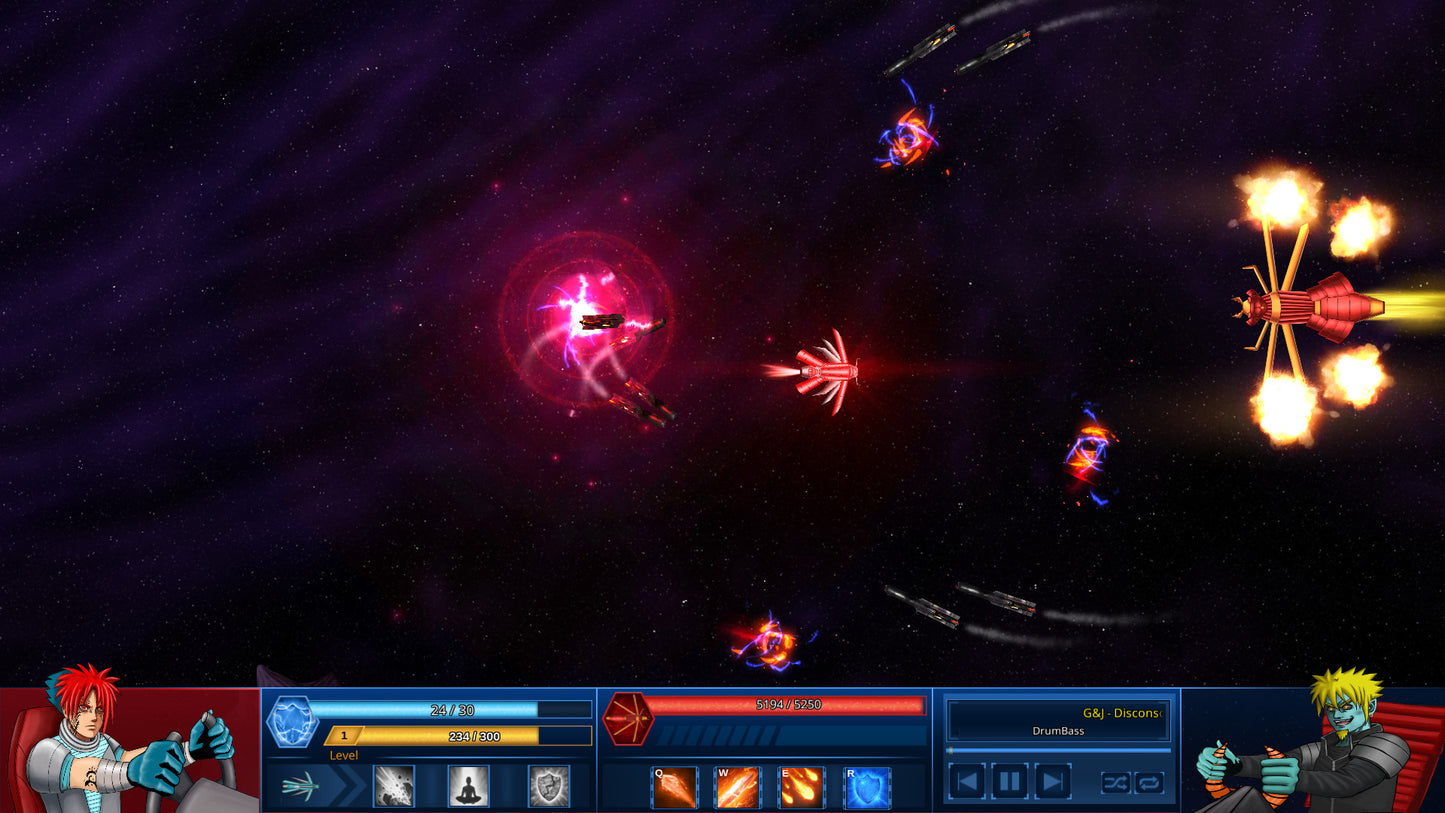Trigger the R blue shield ability
The width and height of the screenshot is (1445, 813).
tap(866, 788)
